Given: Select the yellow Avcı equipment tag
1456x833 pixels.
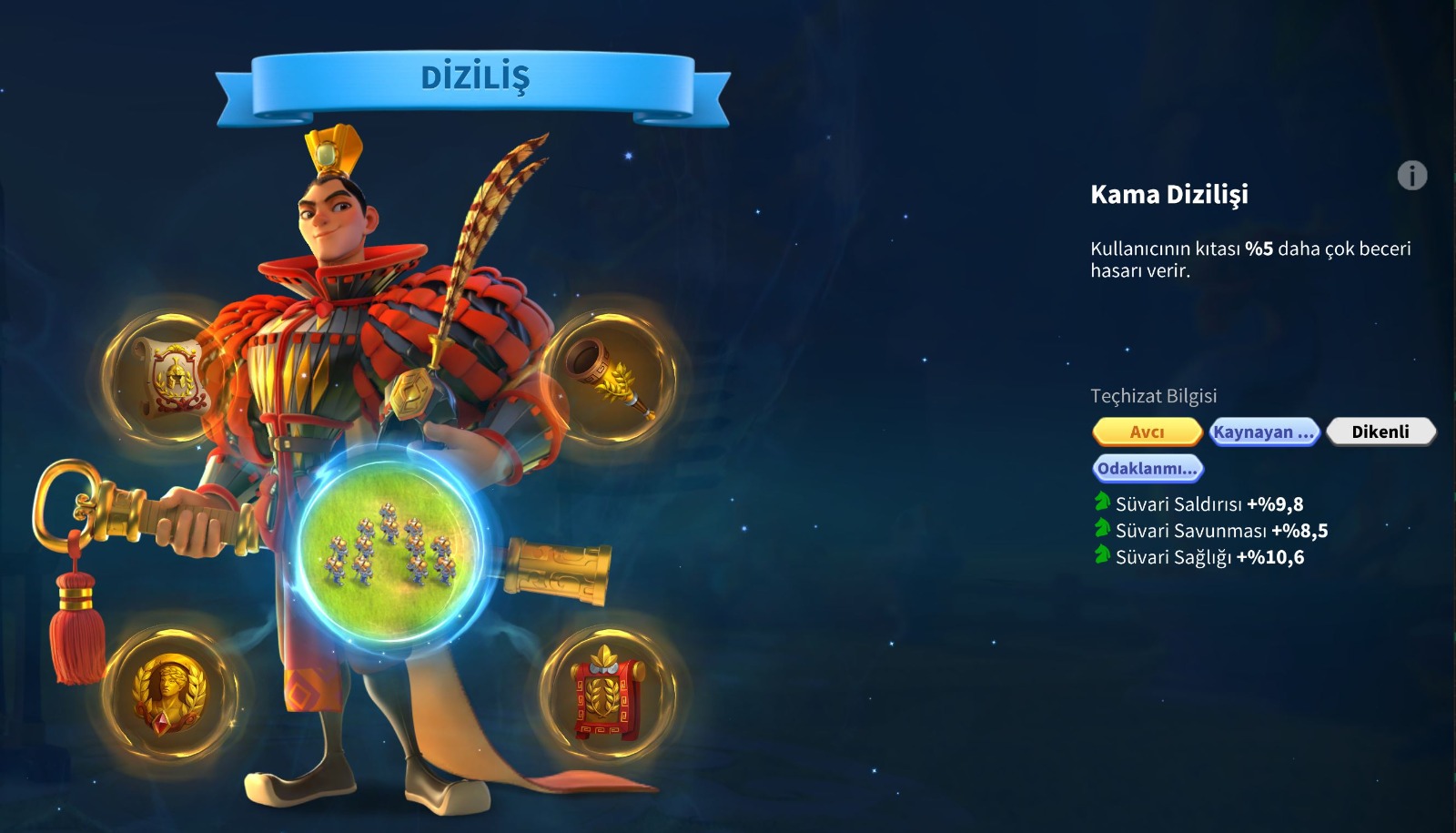Looking at the screenshot, I should (x=1148, y=432).
